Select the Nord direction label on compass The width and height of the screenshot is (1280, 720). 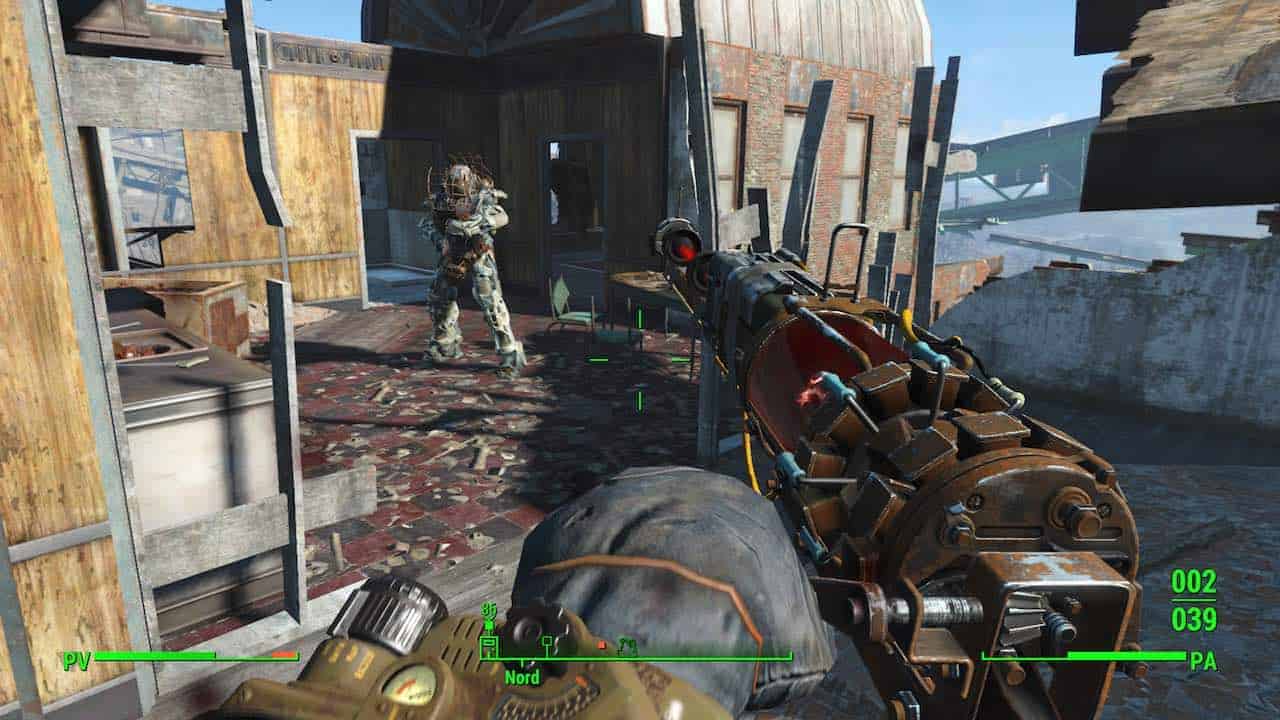tap(522, 677)
